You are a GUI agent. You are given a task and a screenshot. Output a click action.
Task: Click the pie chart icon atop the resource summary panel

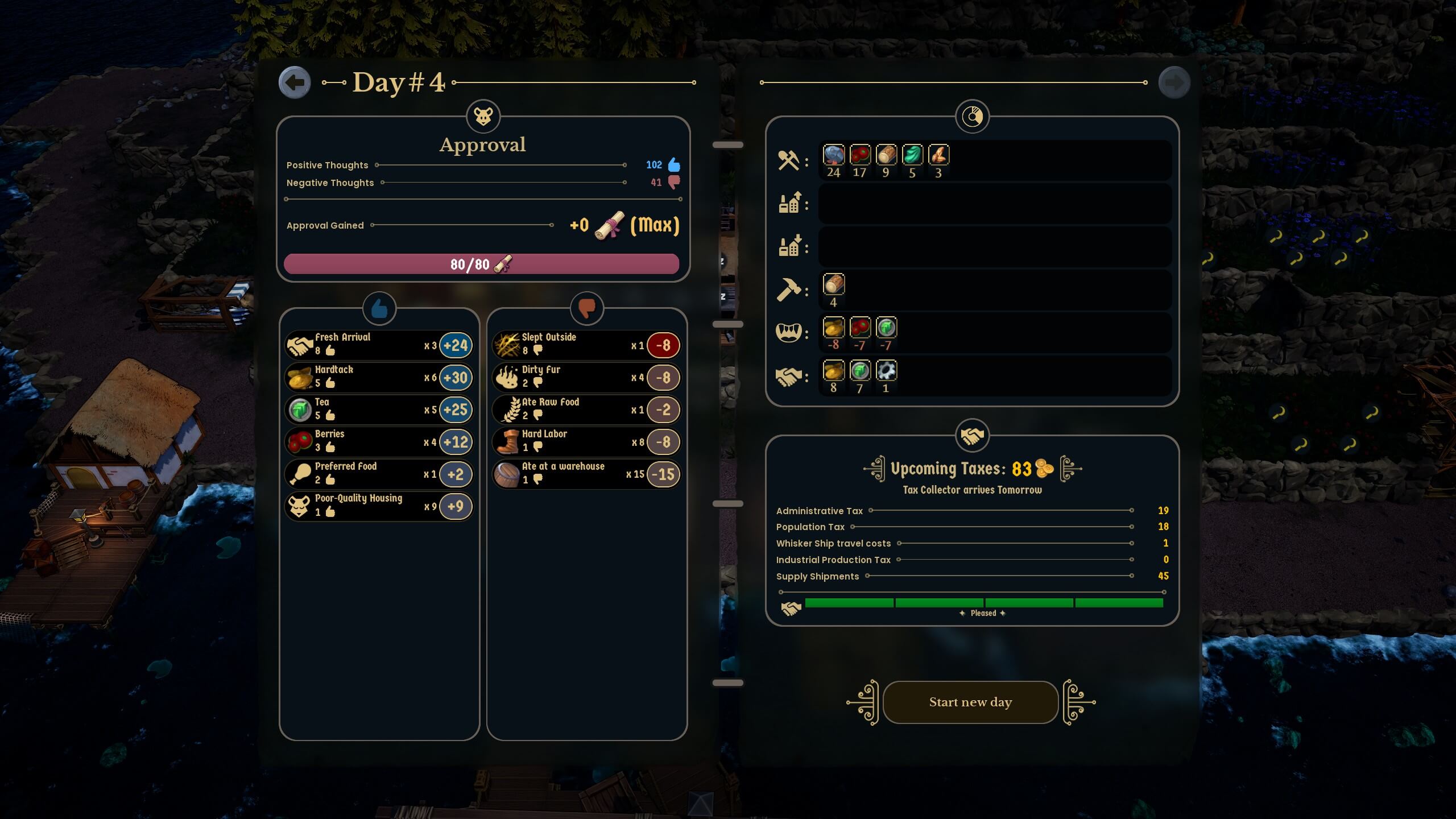click(x=972, y=116)
